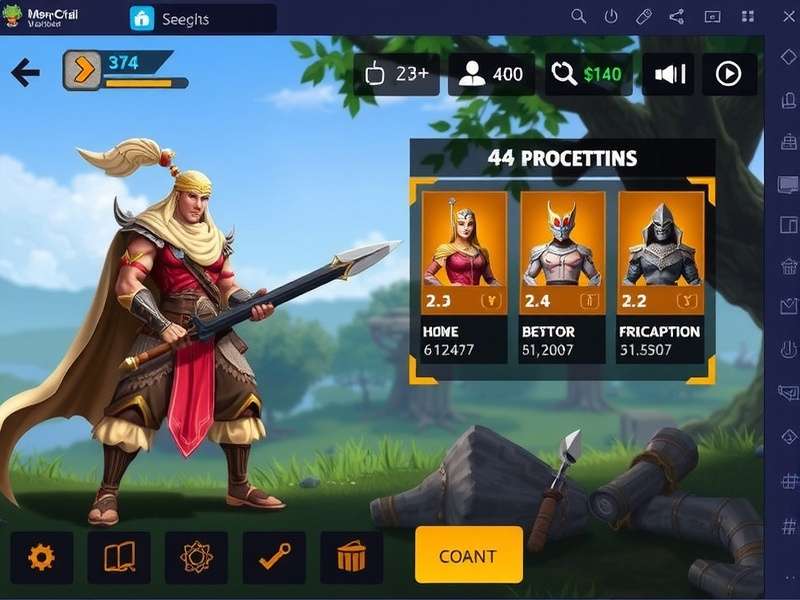This screenshot has width=800, height=600.
Task: Click the magnifier in the title bar
Action: click(x=578, y=16)
